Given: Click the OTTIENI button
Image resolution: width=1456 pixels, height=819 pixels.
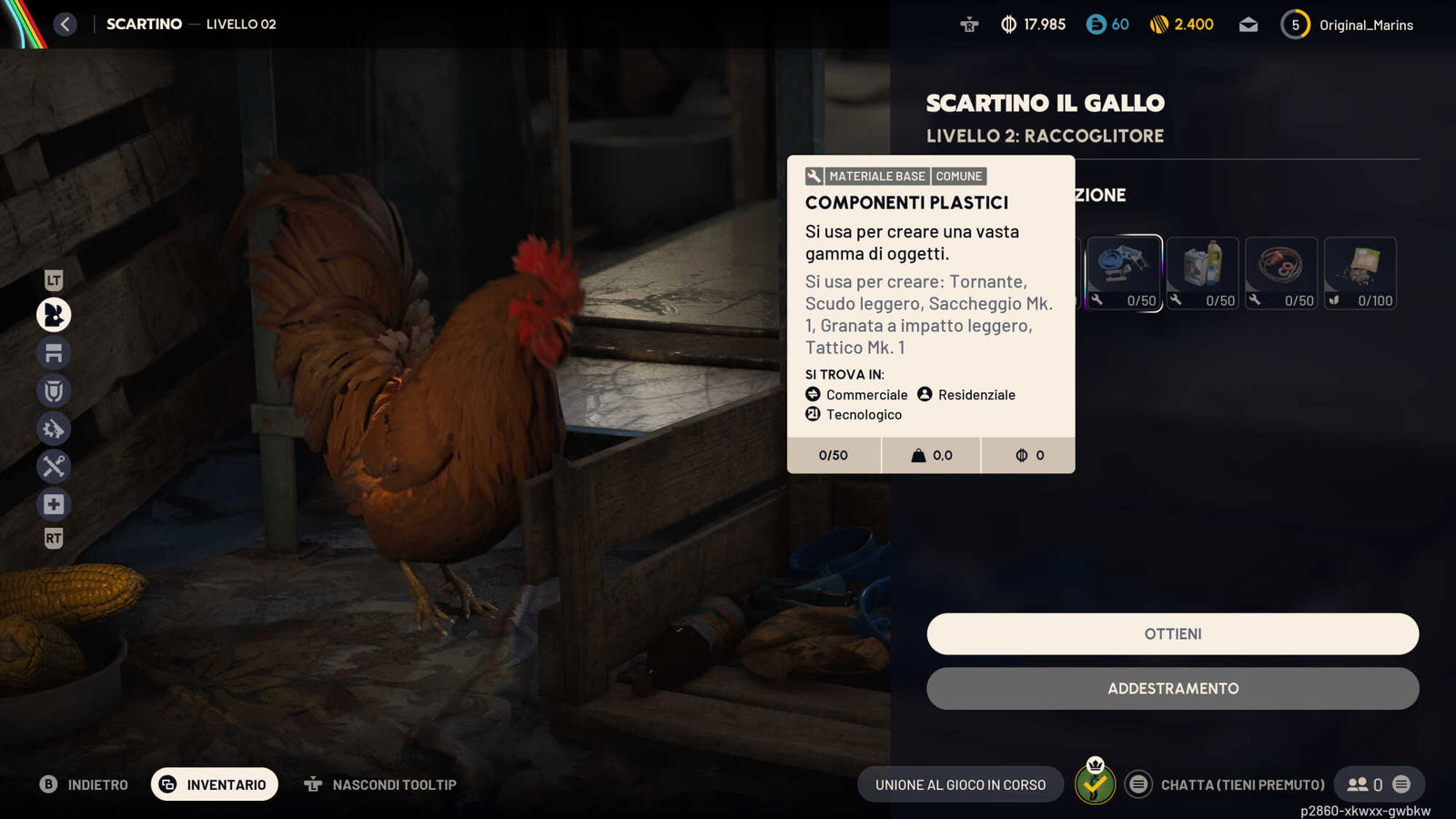Looking at the screenshot, I should tap(1172, 633).
